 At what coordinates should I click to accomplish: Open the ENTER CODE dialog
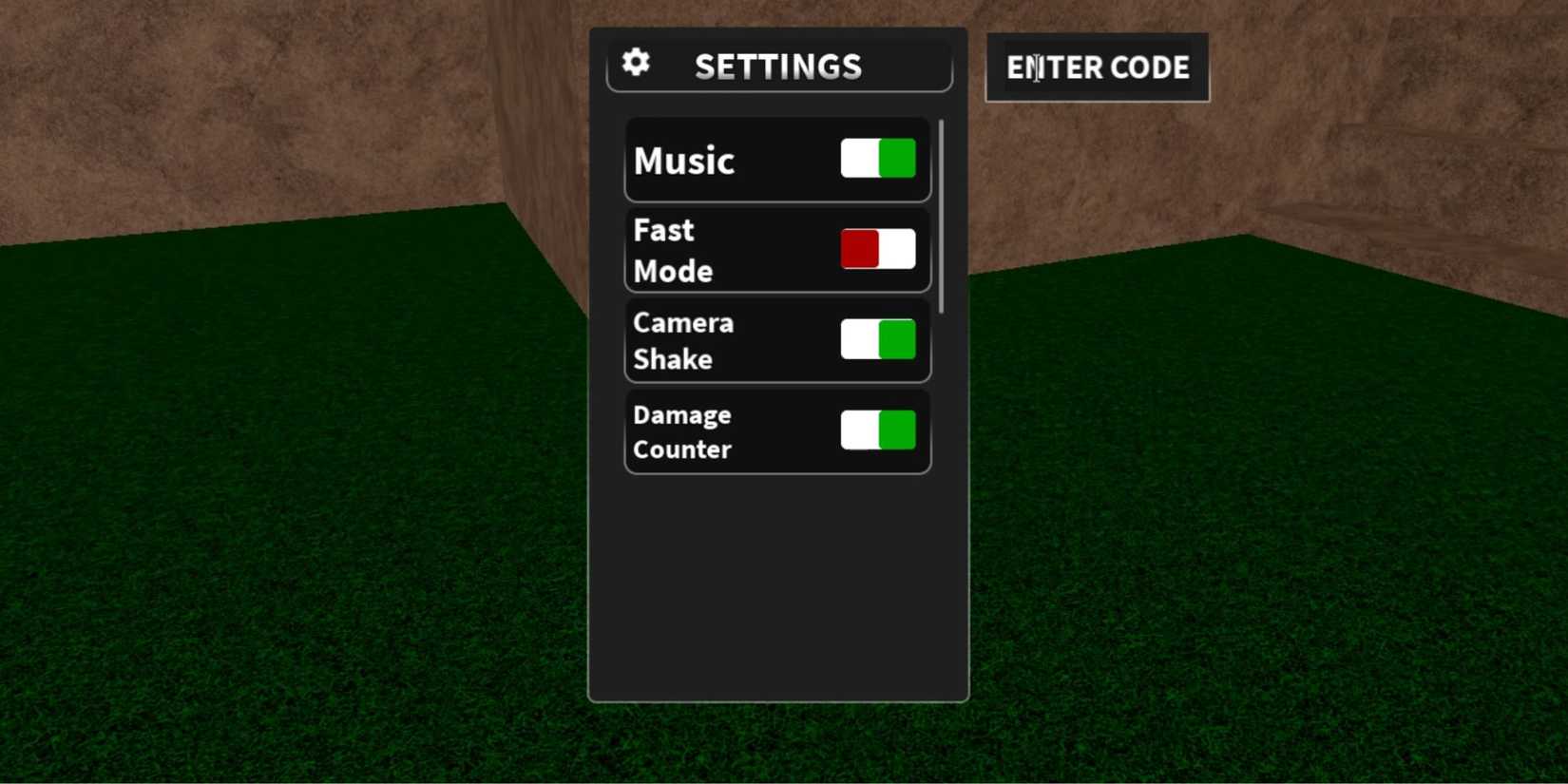coord(1097,67)
